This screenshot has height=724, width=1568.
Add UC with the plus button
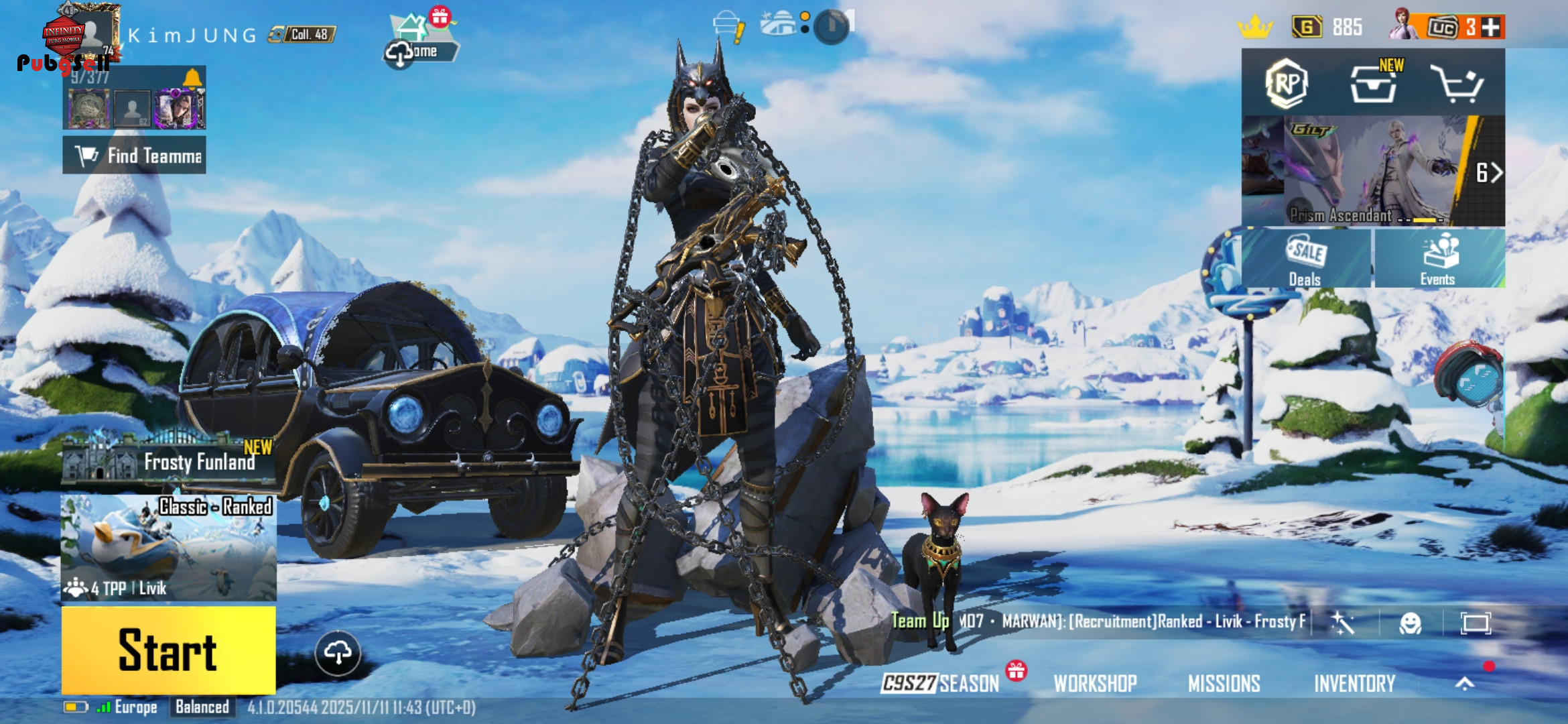tap(1491, 27)
